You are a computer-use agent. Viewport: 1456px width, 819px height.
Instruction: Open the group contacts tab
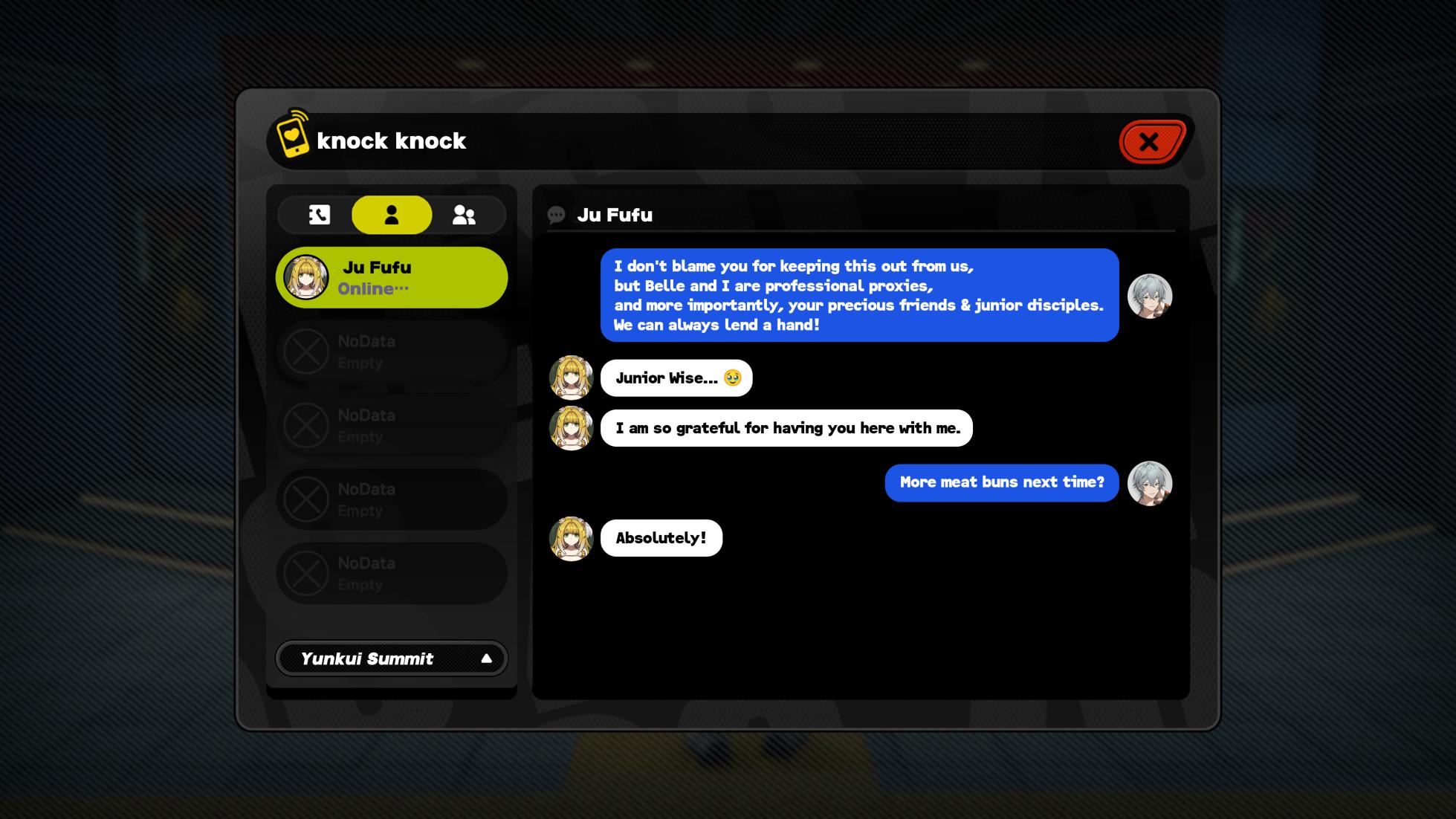[x=464, y=215]
